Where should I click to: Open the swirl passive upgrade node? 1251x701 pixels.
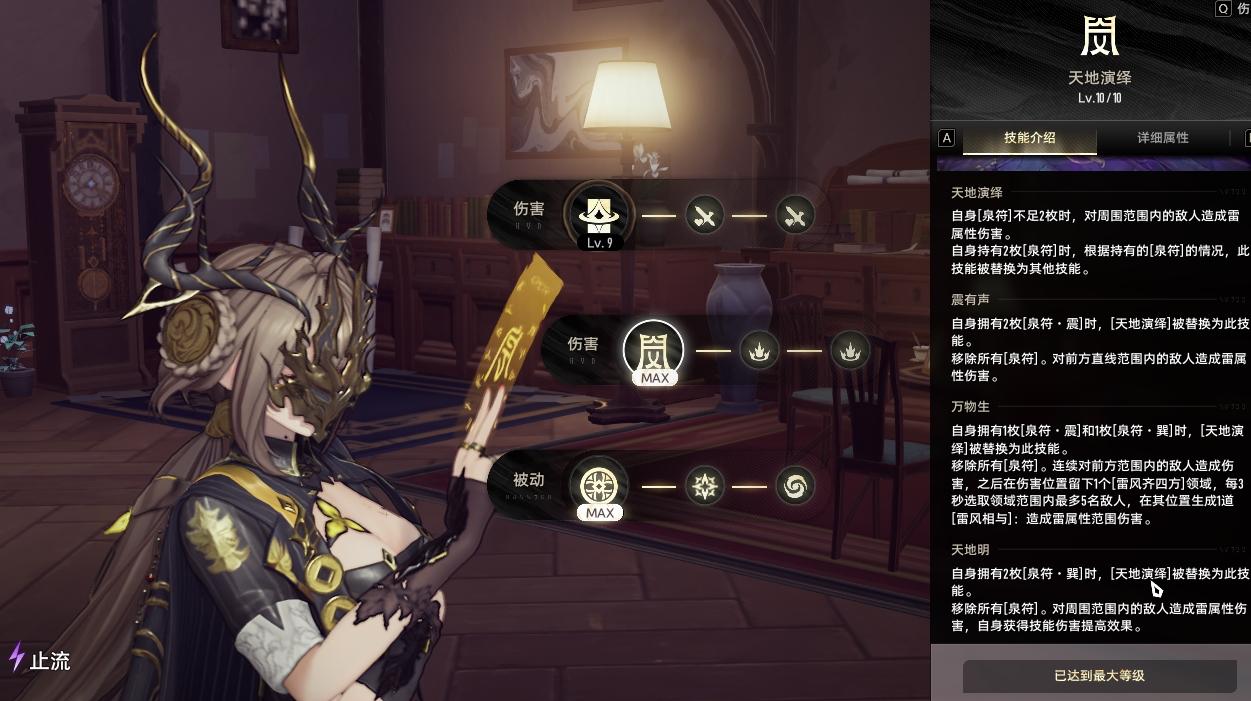[795, 487]
